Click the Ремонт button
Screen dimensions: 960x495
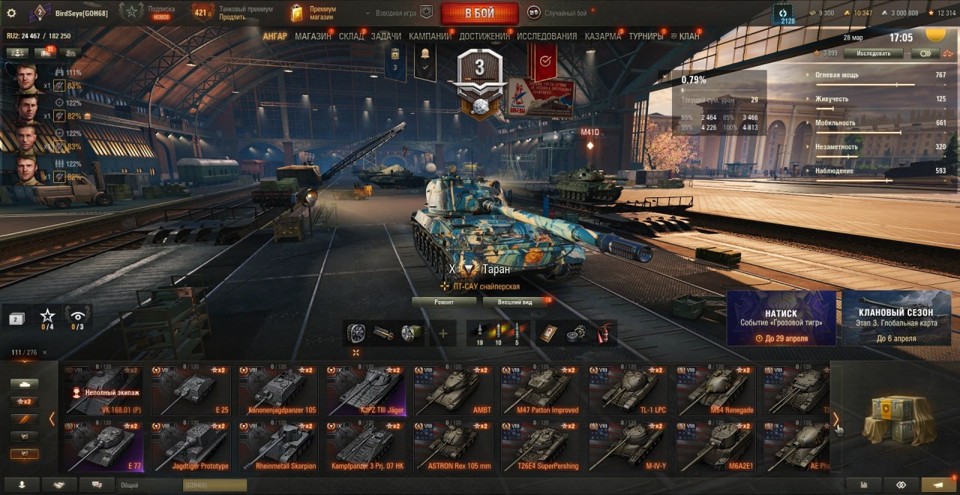[x=443, y=301]
